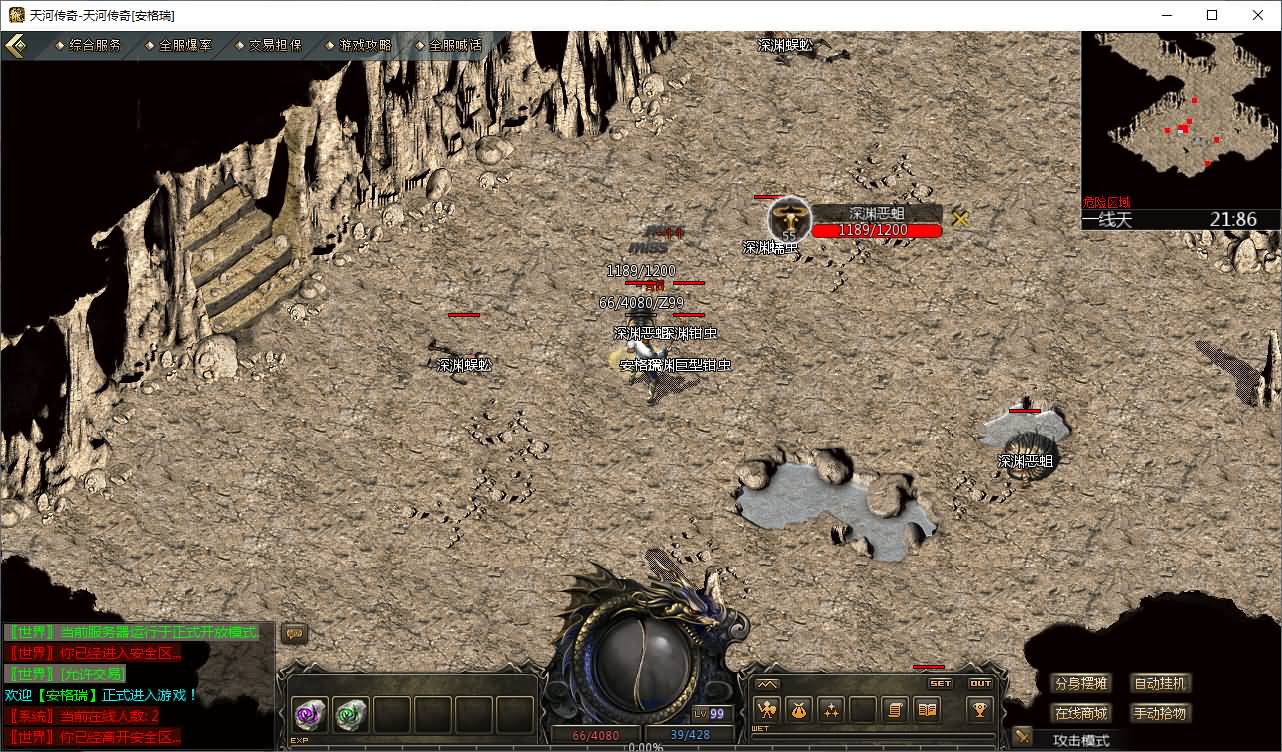Image resolution: width=1282 pixels, height=752 pixels.
Task: Close the 深渊恶蛆 target frame
Action: pos(961,218)
